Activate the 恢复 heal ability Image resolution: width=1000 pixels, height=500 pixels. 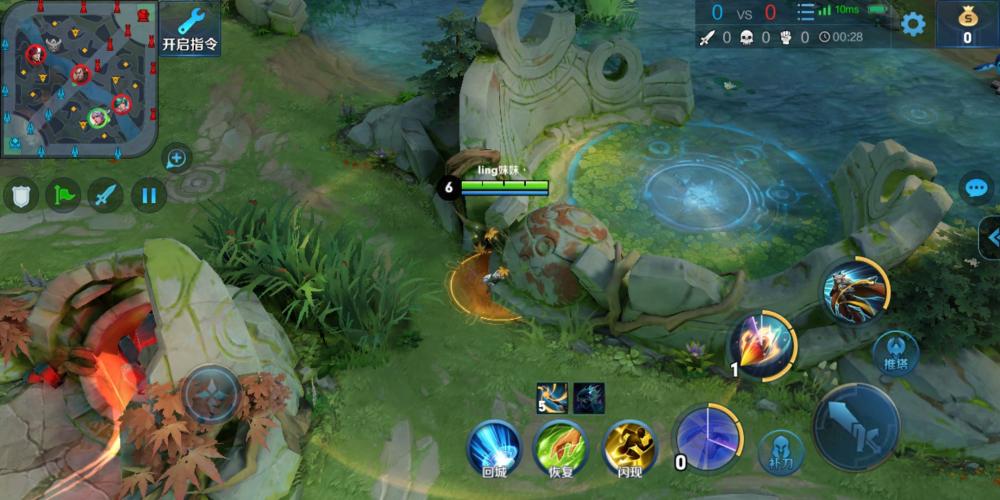click(560, 446)
